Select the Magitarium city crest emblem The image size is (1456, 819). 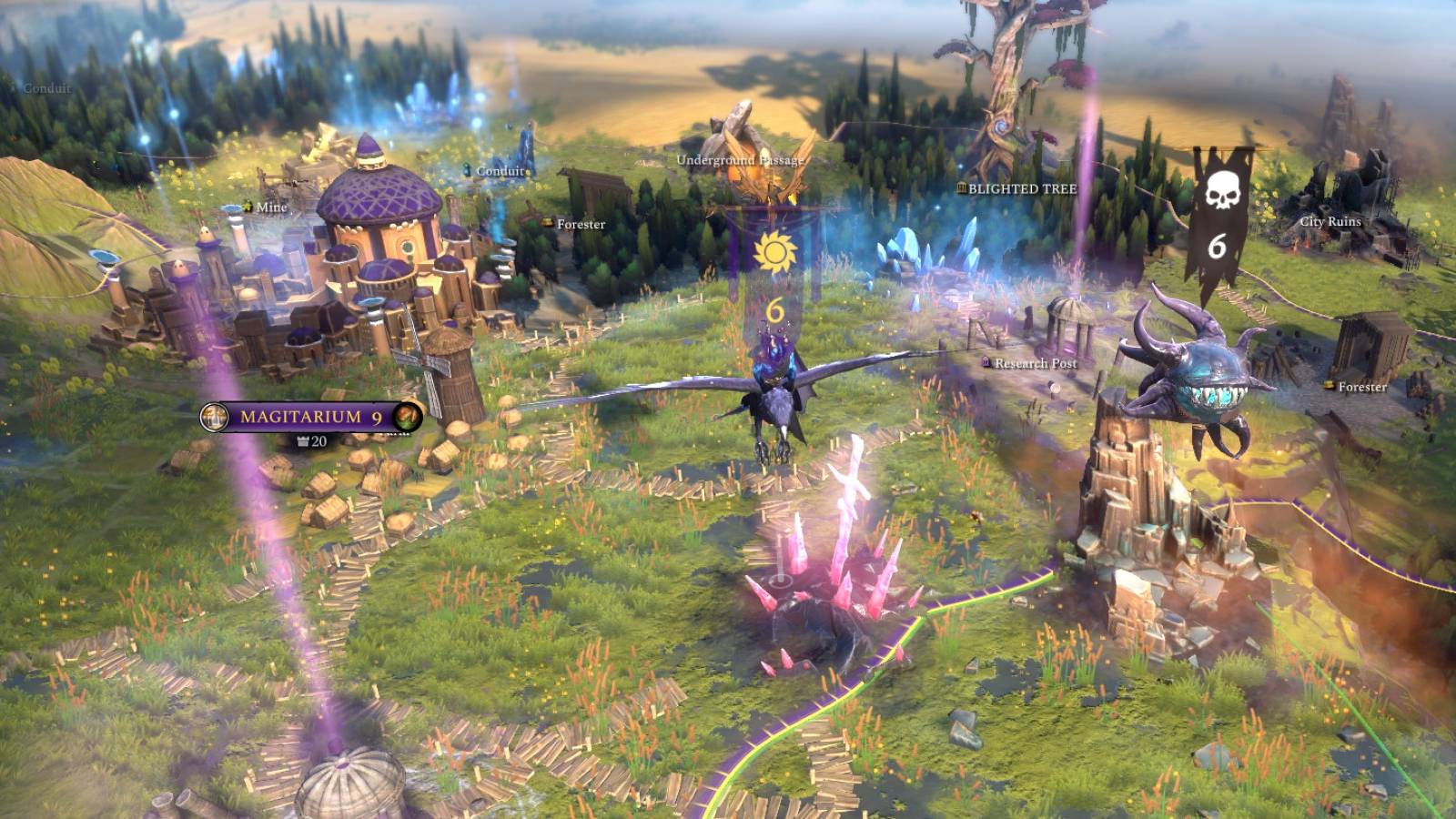(213, 419)
